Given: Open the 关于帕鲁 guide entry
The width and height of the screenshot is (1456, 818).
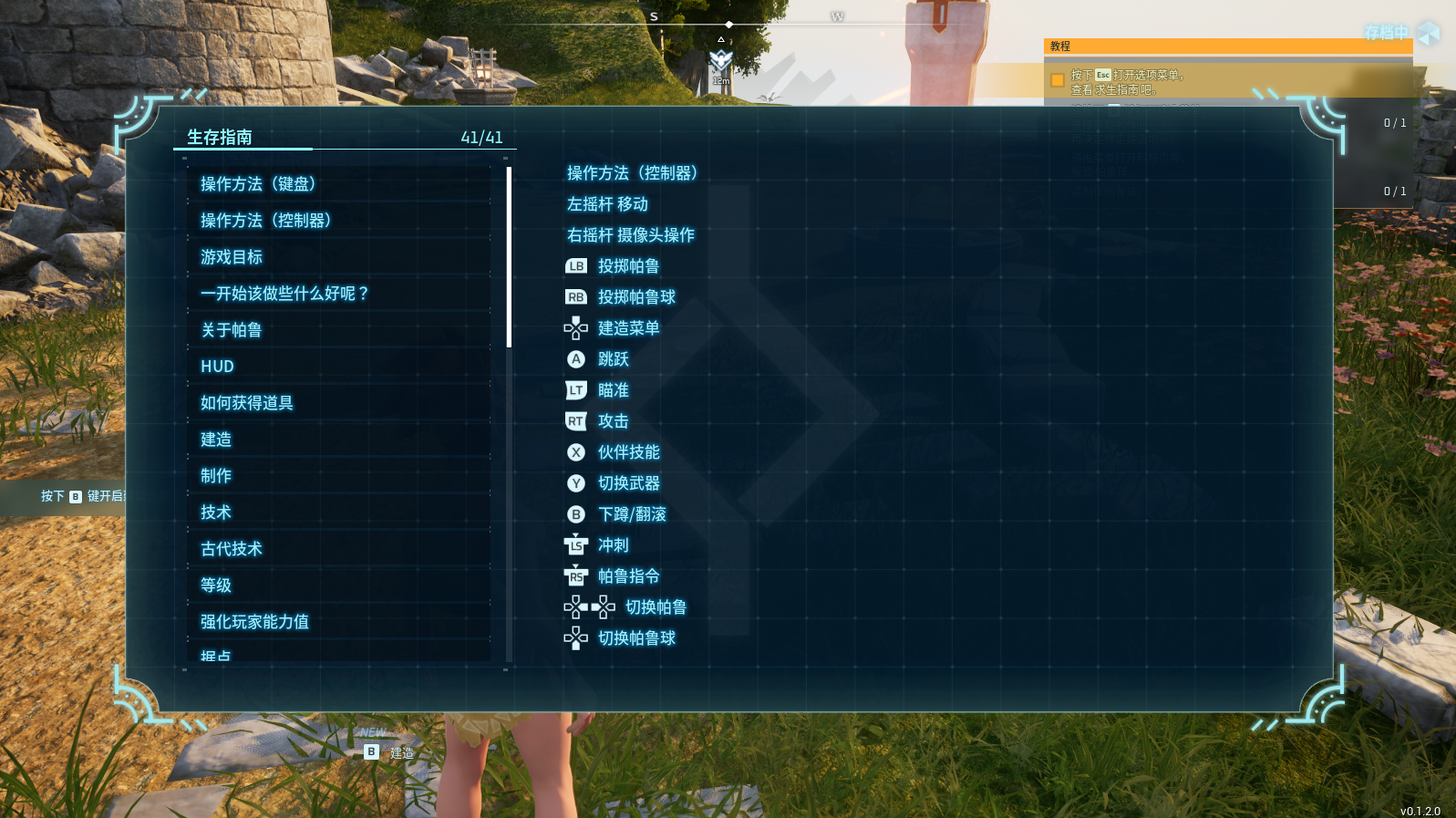Looking at the screenshot, I should click(232, 330).
